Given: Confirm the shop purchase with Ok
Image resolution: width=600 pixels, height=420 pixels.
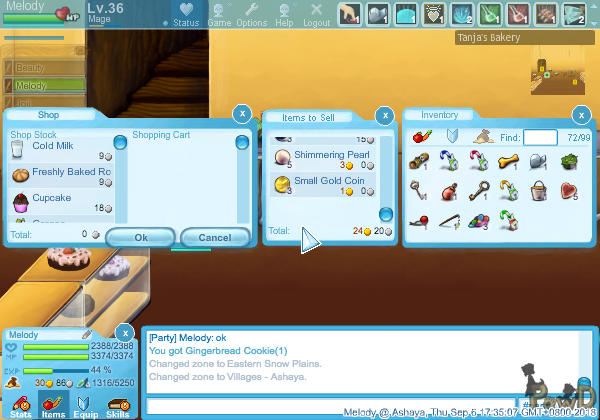Looking at the screenshot, I should (x=140, y=238).
